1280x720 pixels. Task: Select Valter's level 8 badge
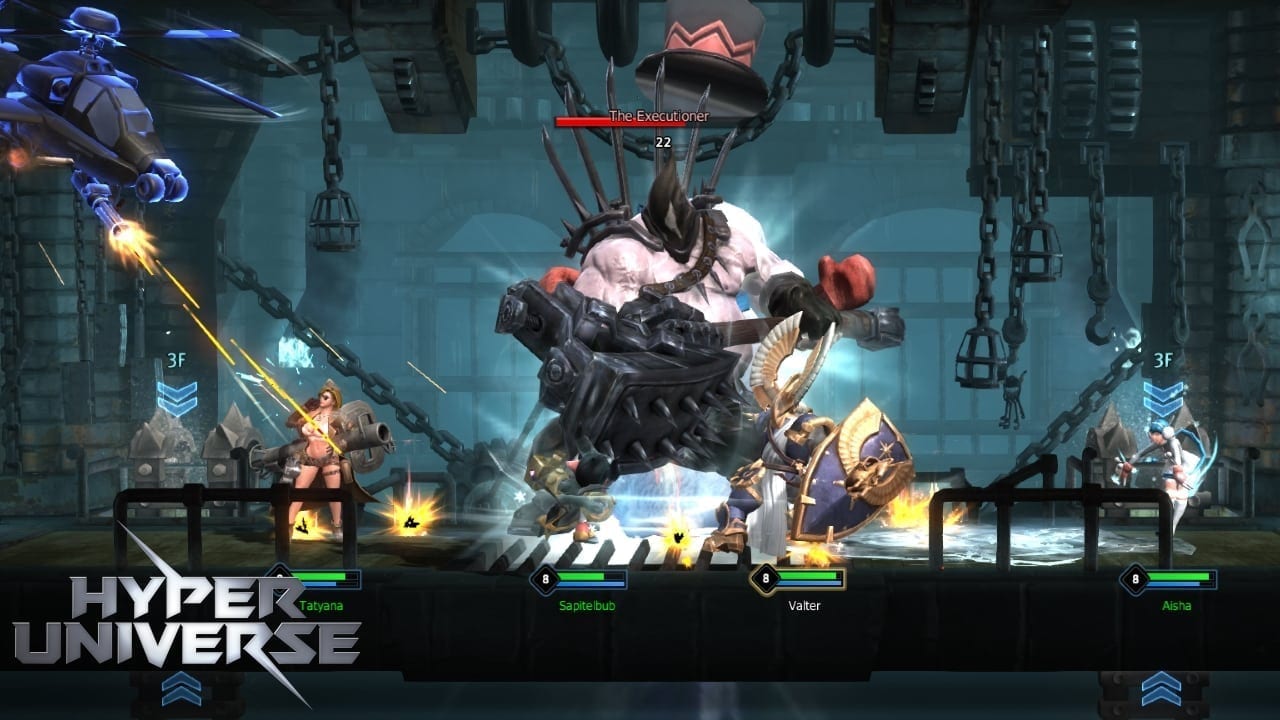click(x=767, y=580)
